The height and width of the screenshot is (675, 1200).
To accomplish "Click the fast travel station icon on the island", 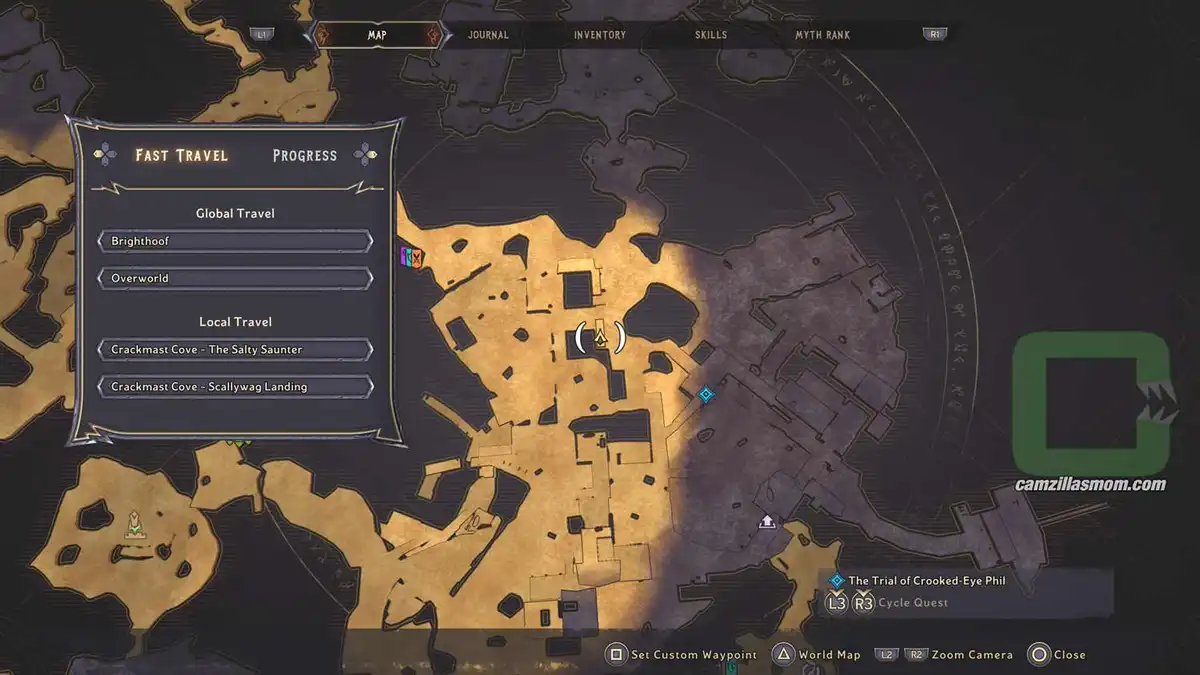I will click(133, 524).
